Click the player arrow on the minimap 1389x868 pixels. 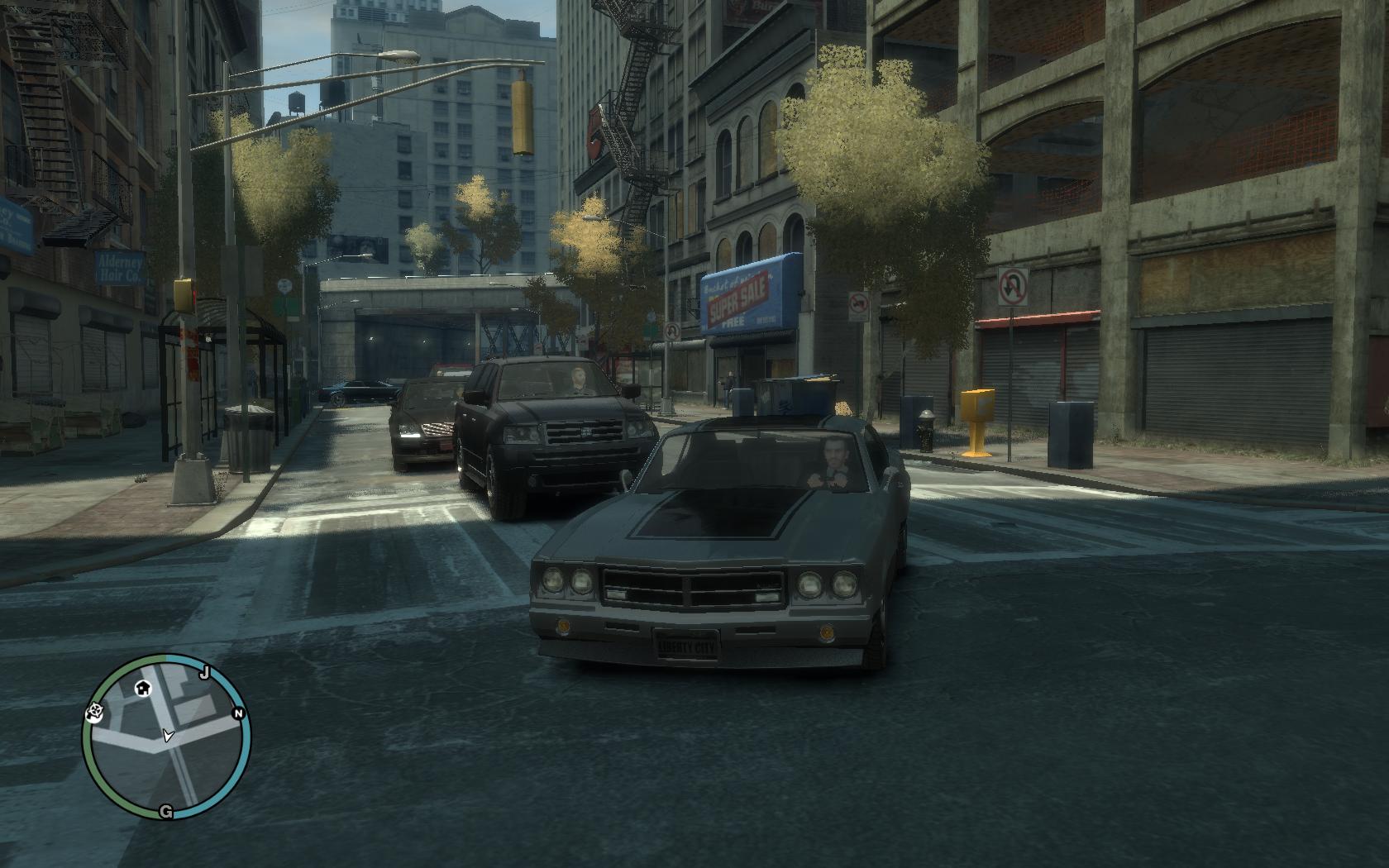click(x=168, y=735)
